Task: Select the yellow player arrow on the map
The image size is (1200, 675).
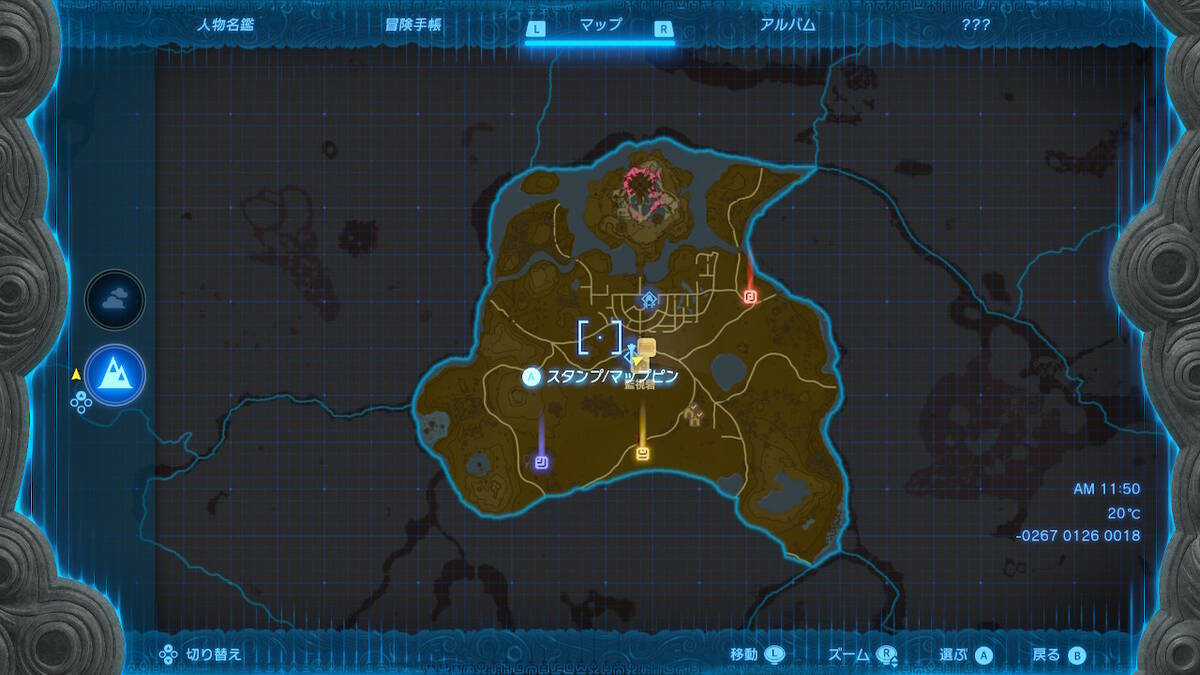Action: [637, 361]
